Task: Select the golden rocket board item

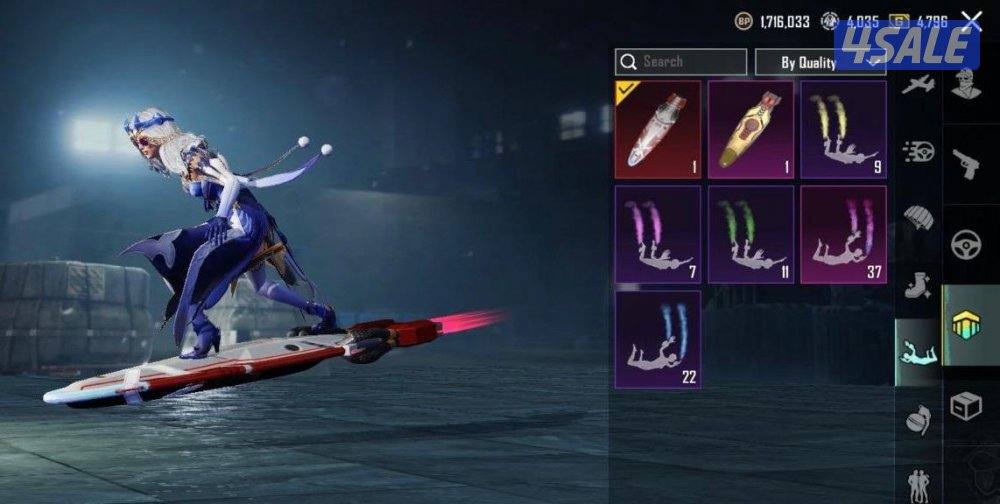Action: (750, 130)
